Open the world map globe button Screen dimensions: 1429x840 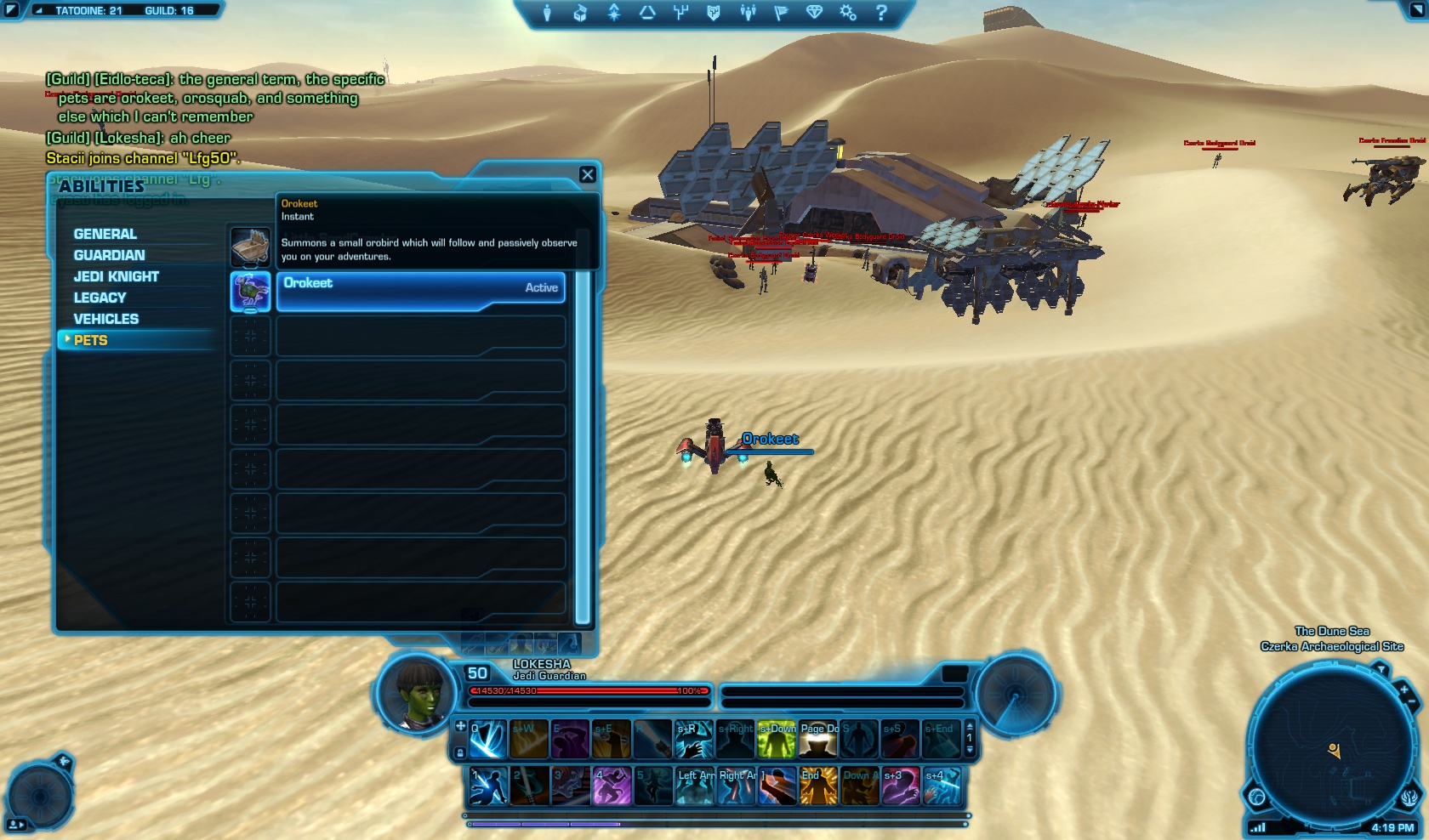coord(1256,797)
